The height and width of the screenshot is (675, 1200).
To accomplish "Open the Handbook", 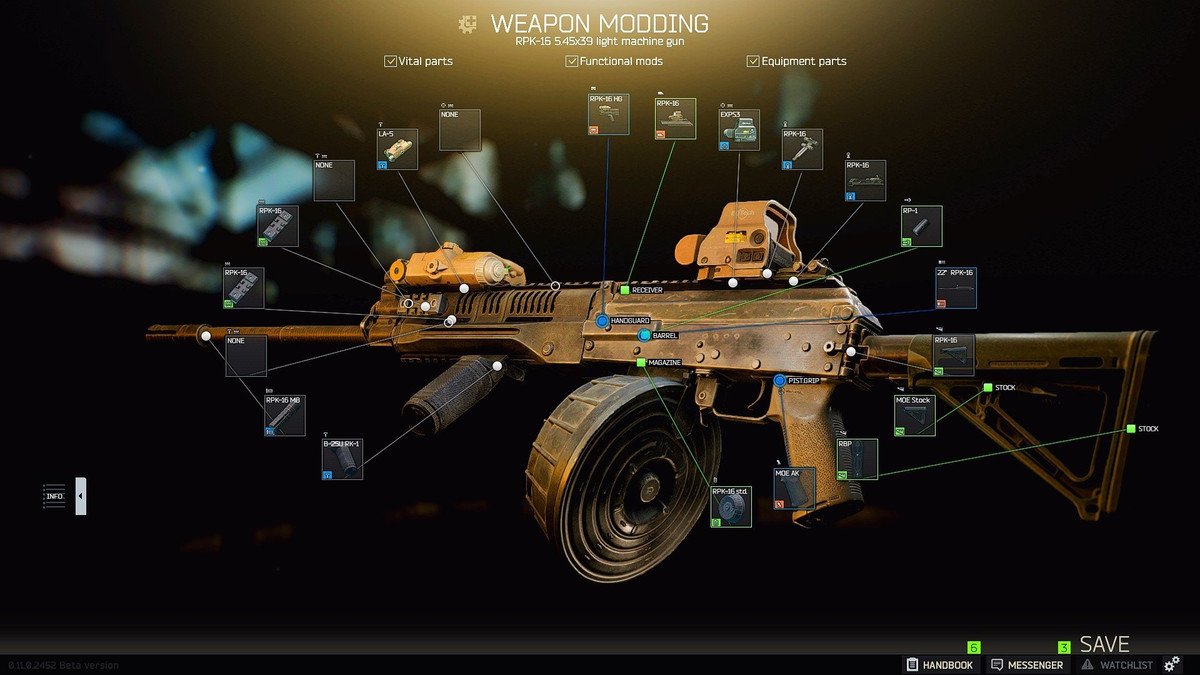I will (939, 665).
